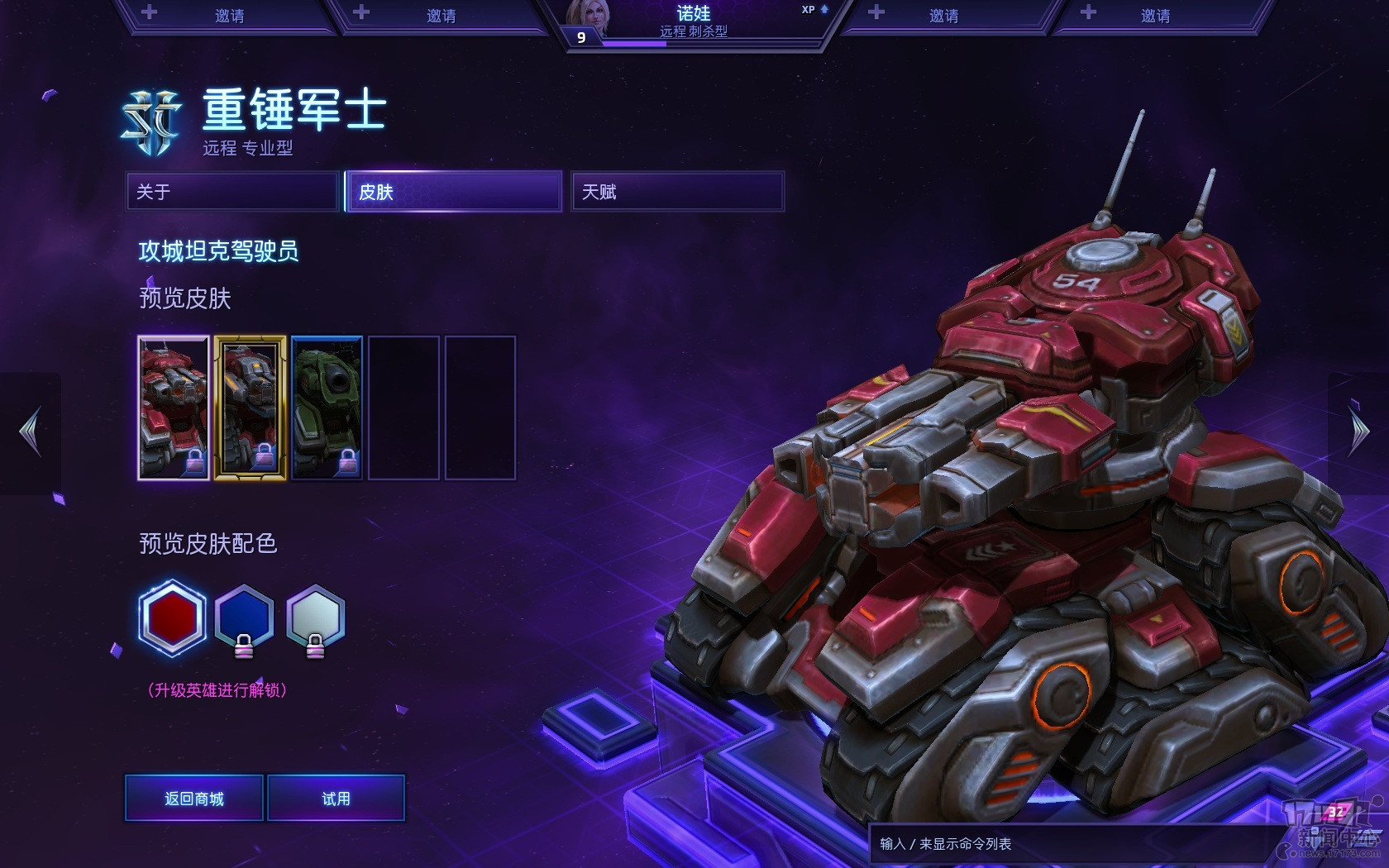Try the hero with 试用 button
The width and height of the screenshot is (1389, 868).
click(336, 798)
